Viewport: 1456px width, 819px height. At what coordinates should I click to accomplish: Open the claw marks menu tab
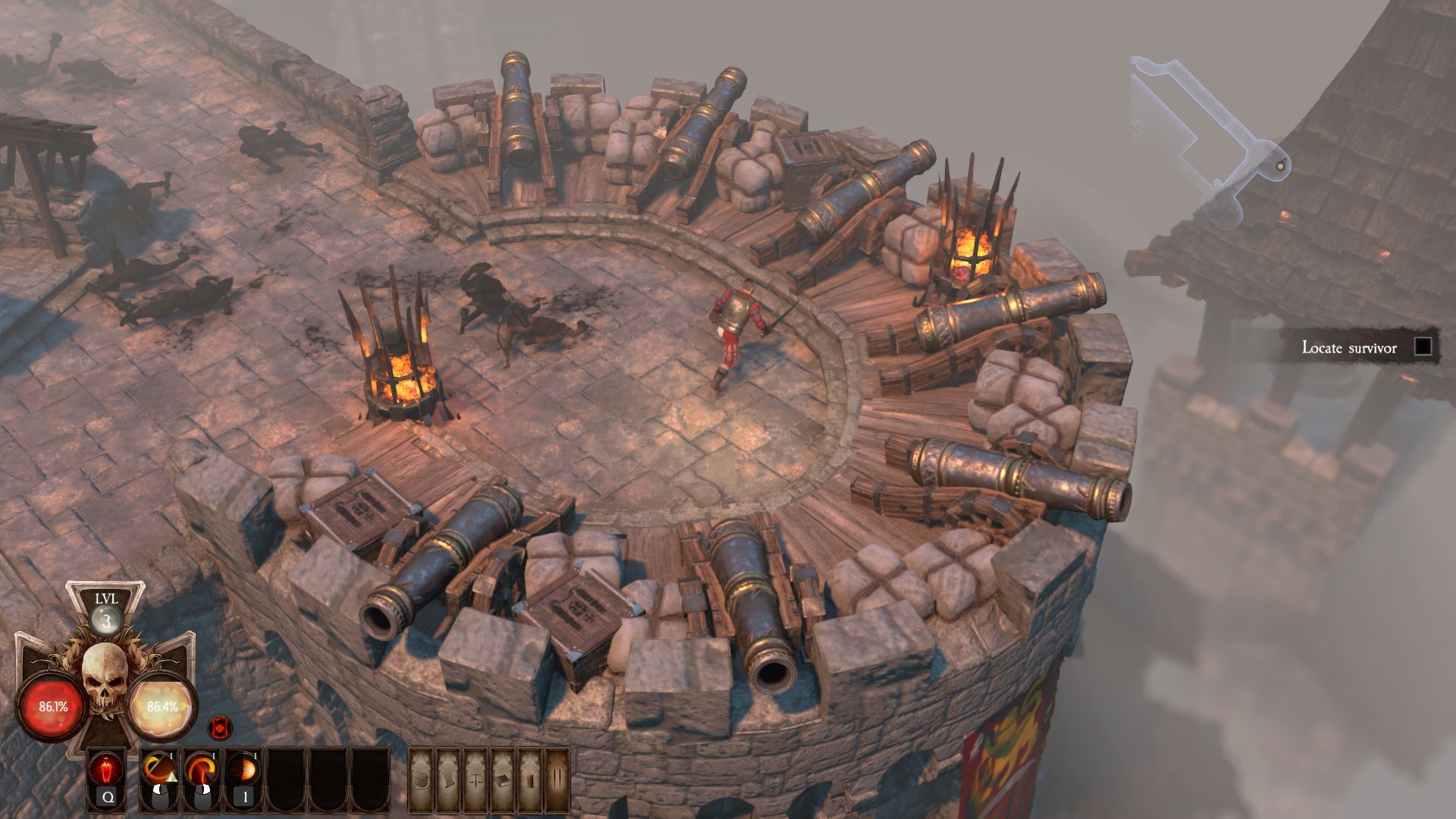click(557, 780)
